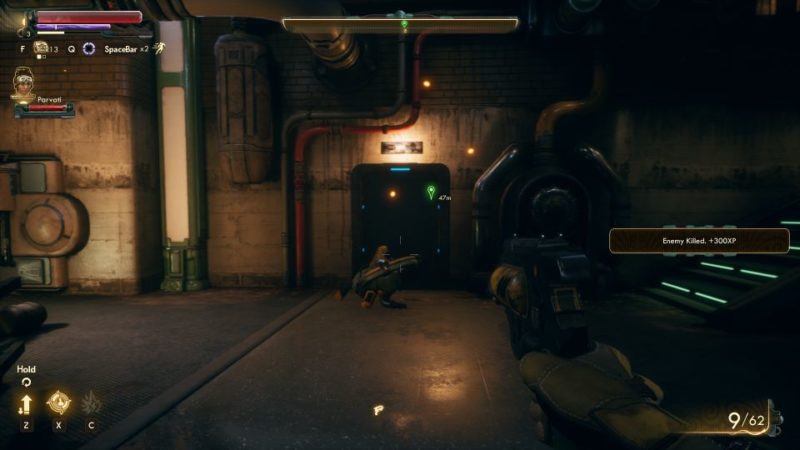Click the Enemy Killed notification banner
This screenshot has width=800, height=450.
(699, 240)
